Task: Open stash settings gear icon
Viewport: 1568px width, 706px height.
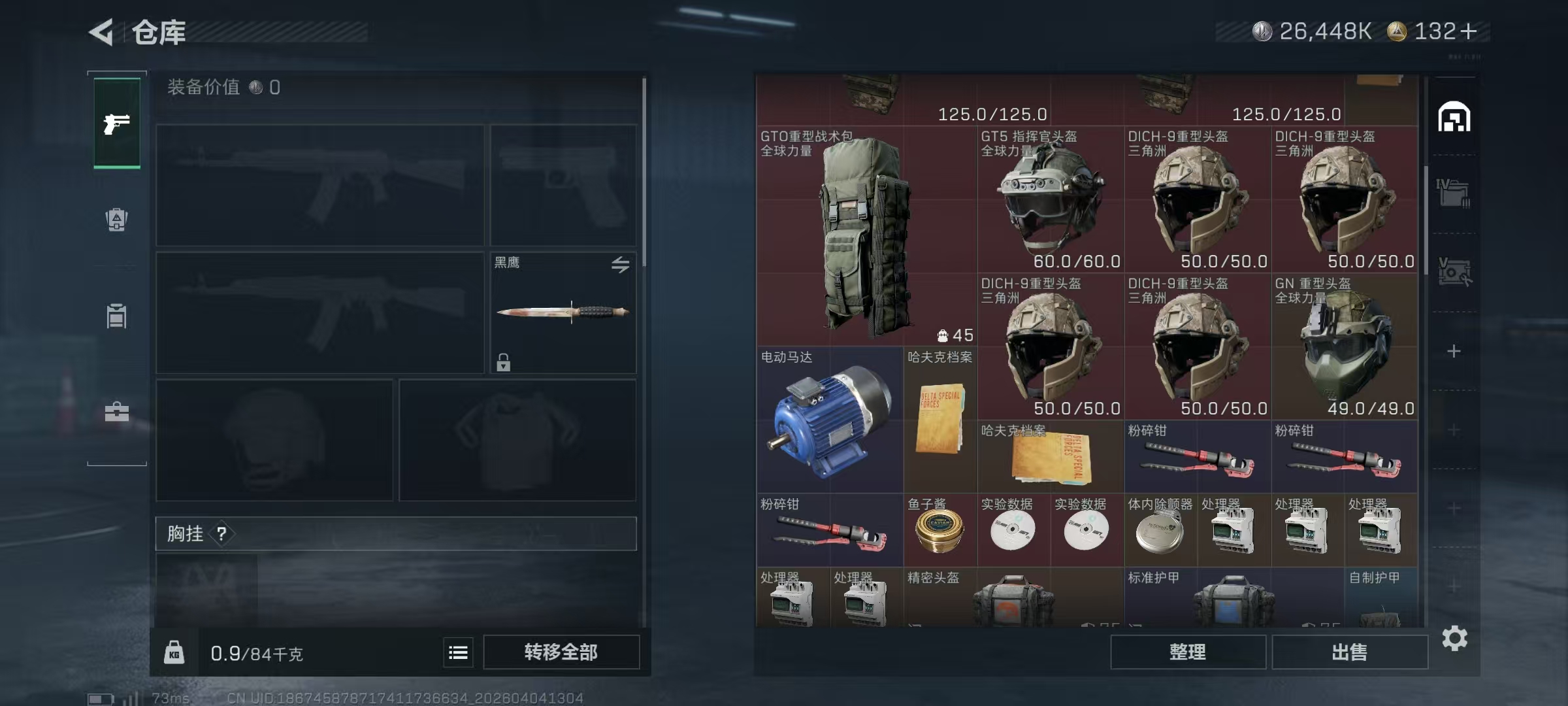Action: pyautogui.click(x=1454, y=638)
